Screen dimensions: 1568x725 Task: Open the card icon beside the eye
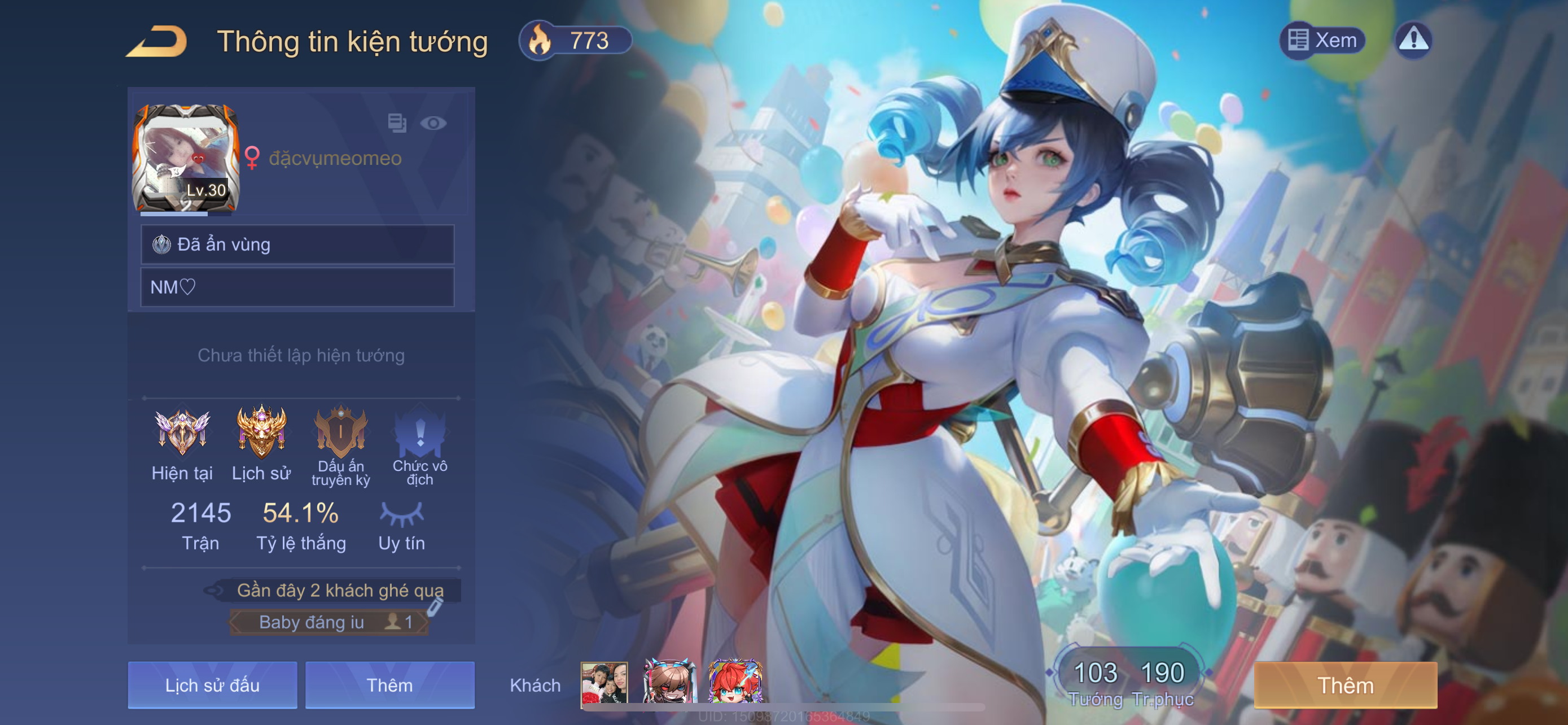tap(397, 123)
